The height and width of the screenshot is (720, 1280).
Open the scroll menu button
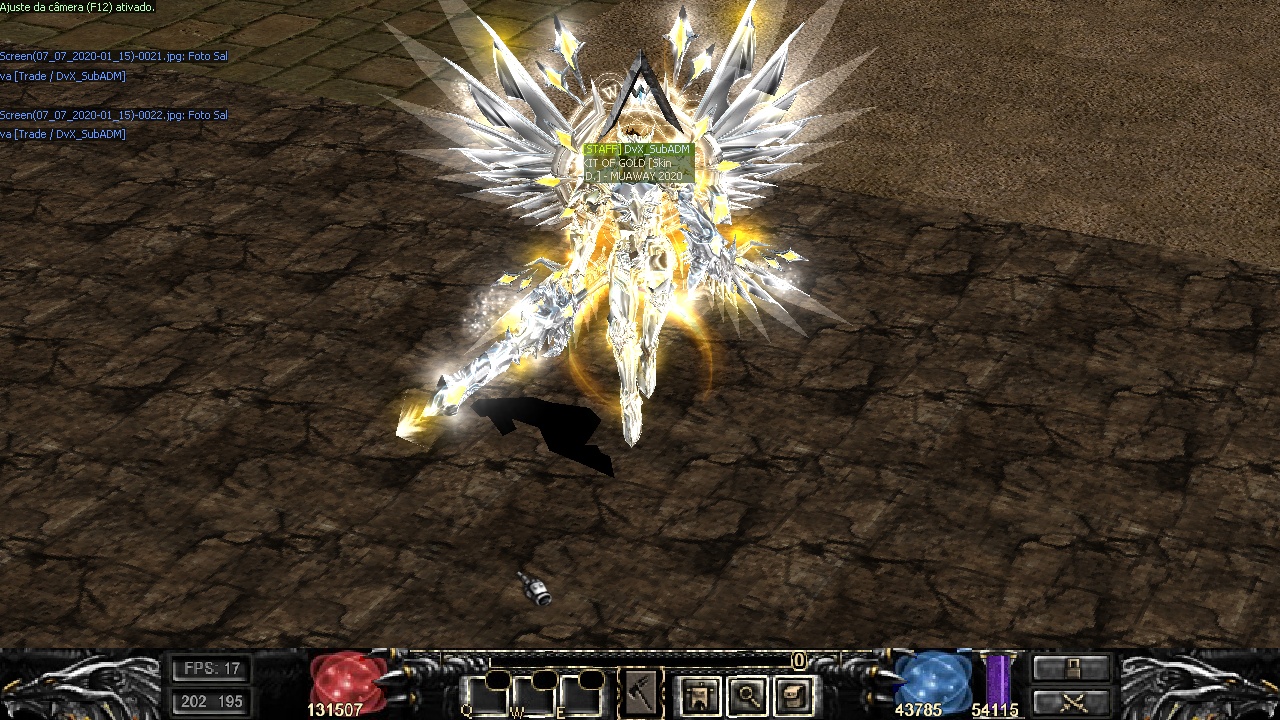(794, 695)
